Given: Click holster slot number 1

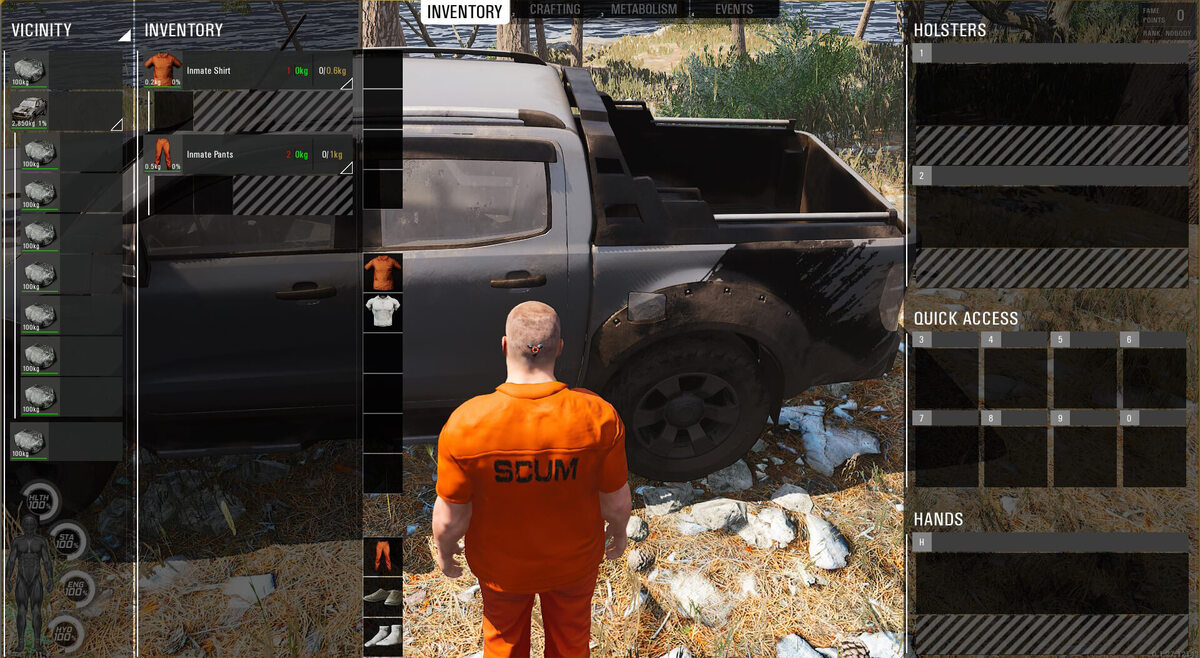Looking at the screenshot, I should pos(1050,95).
